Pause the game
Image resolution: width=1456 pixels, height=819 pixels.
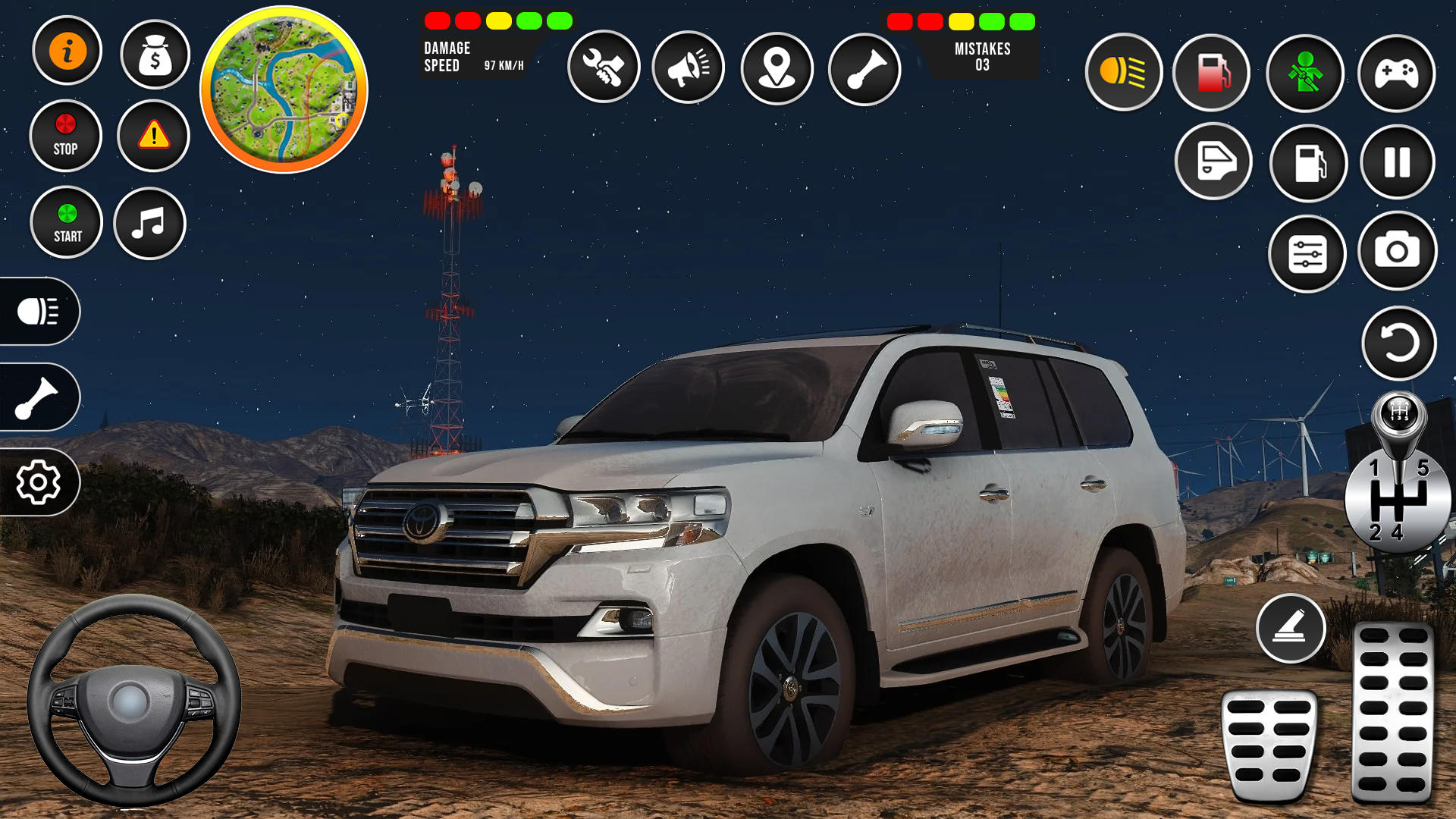coord(1396,162)
